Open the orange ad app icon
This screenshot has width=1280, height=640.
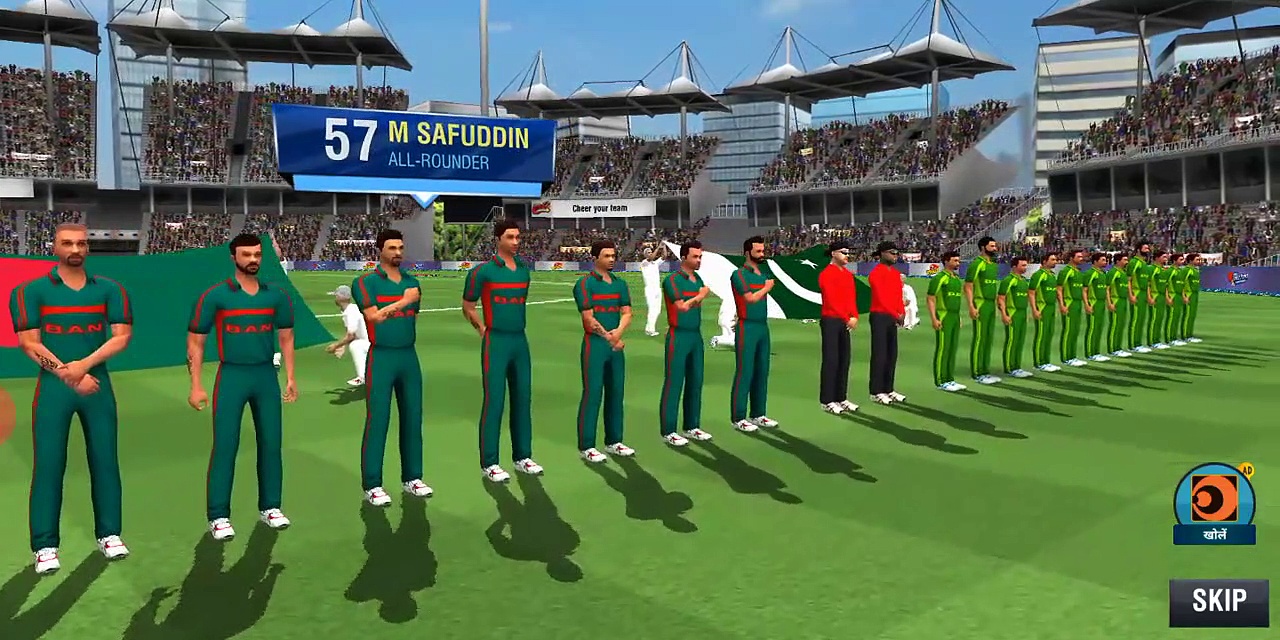pyautogui.click(x=1214, y=498)
